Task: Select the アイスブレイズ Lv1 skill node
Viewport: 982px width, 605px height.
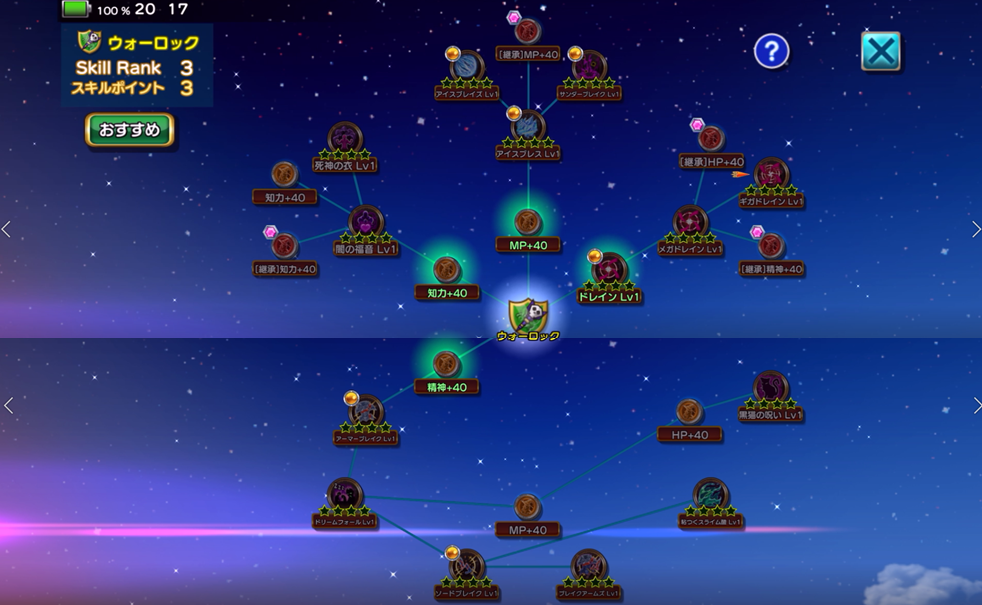Action: [x=467, y=67]
